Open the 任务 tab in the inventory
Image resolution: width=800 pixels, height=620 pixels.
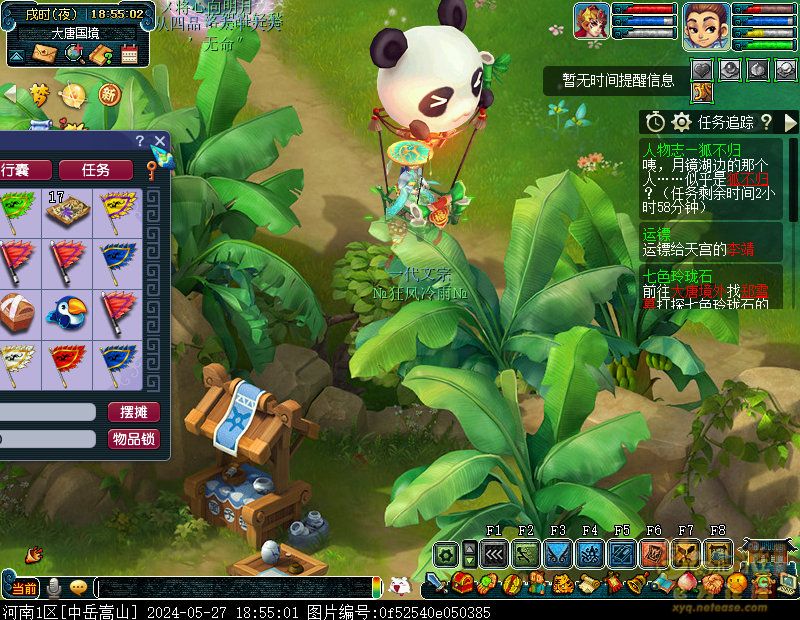coord(96,170)
